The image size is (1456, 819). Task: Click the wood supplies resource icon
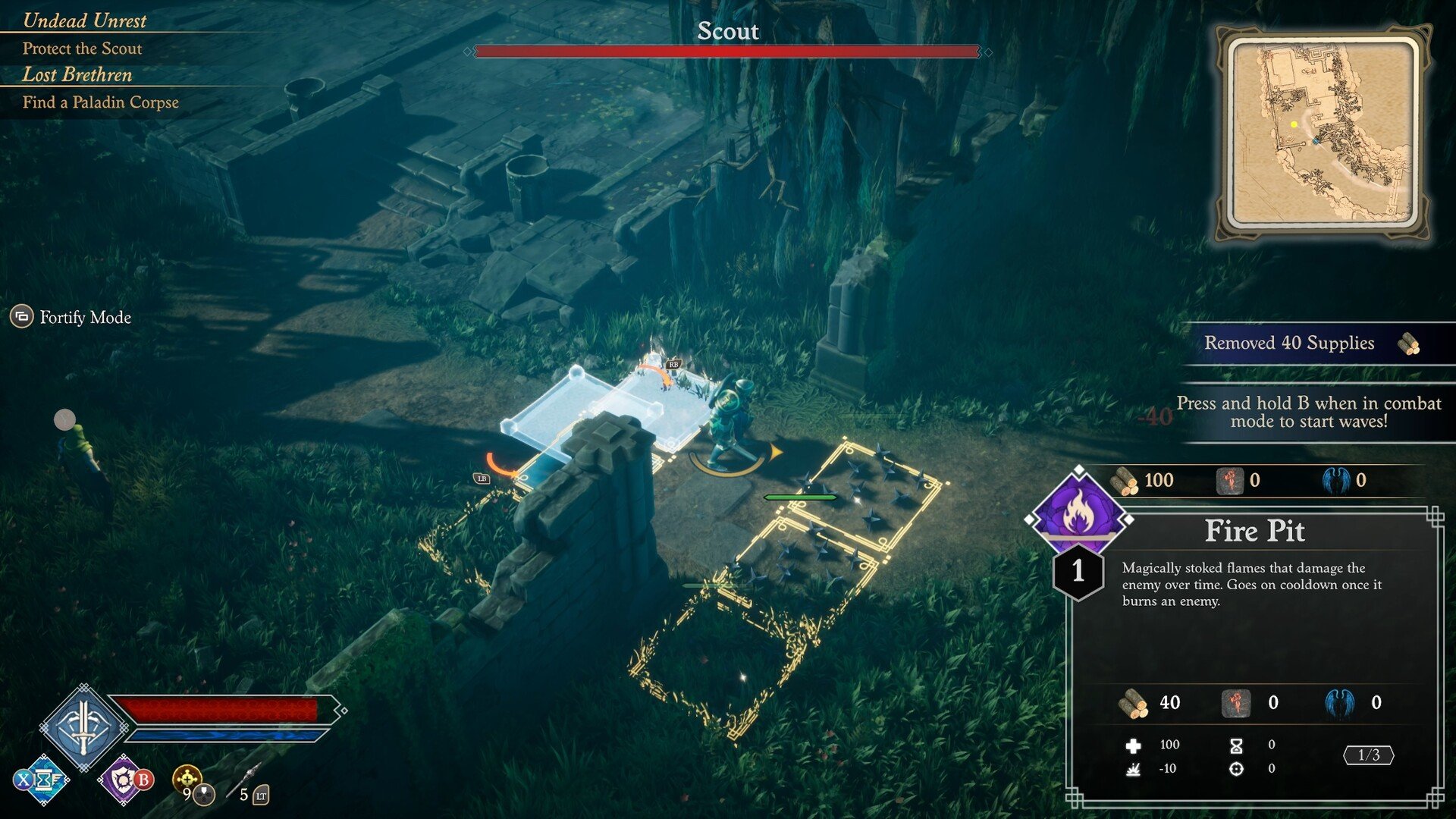(x=1123, y=481)
